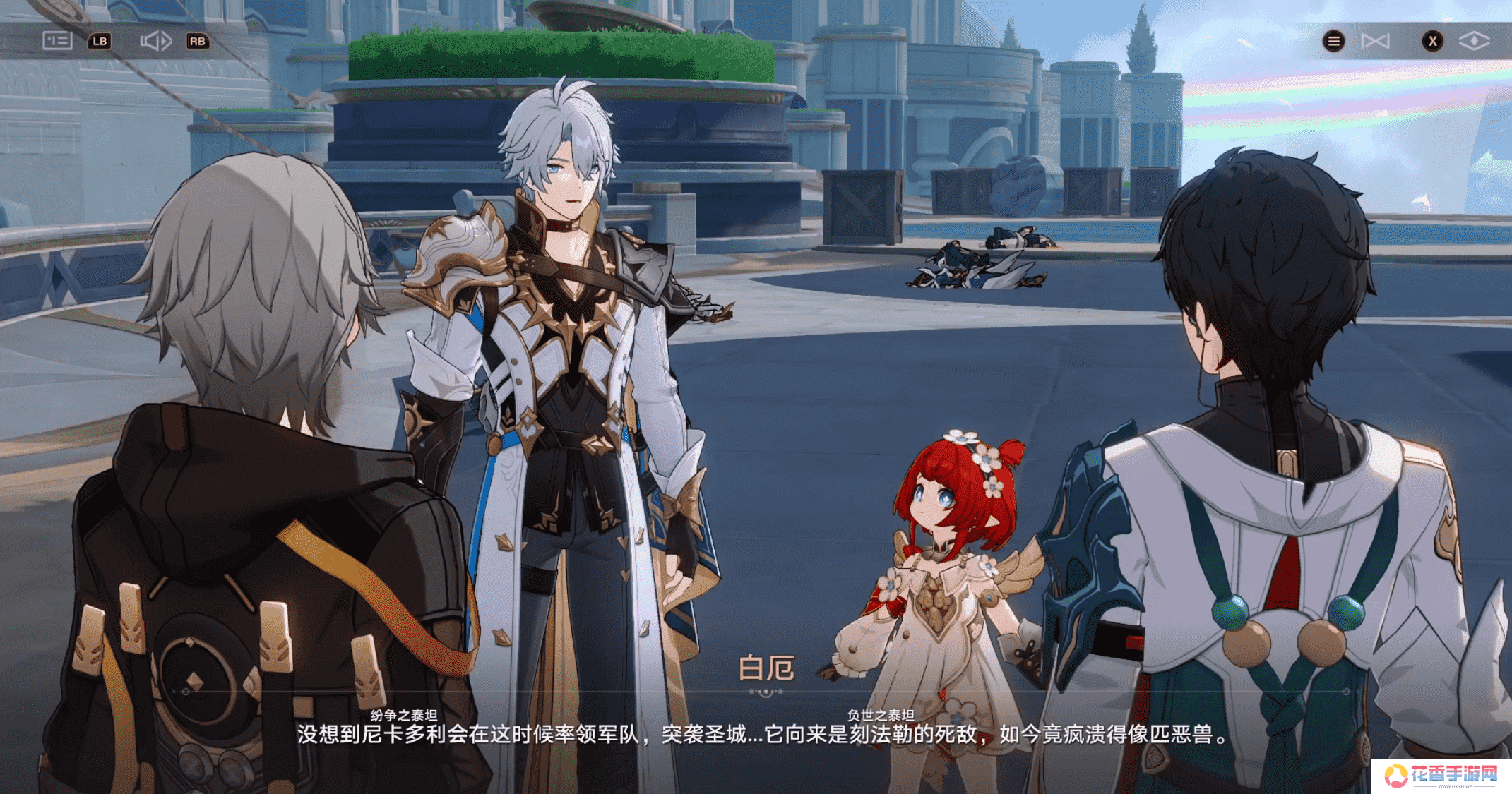Click the LB button prompt

tap(100, 42)
